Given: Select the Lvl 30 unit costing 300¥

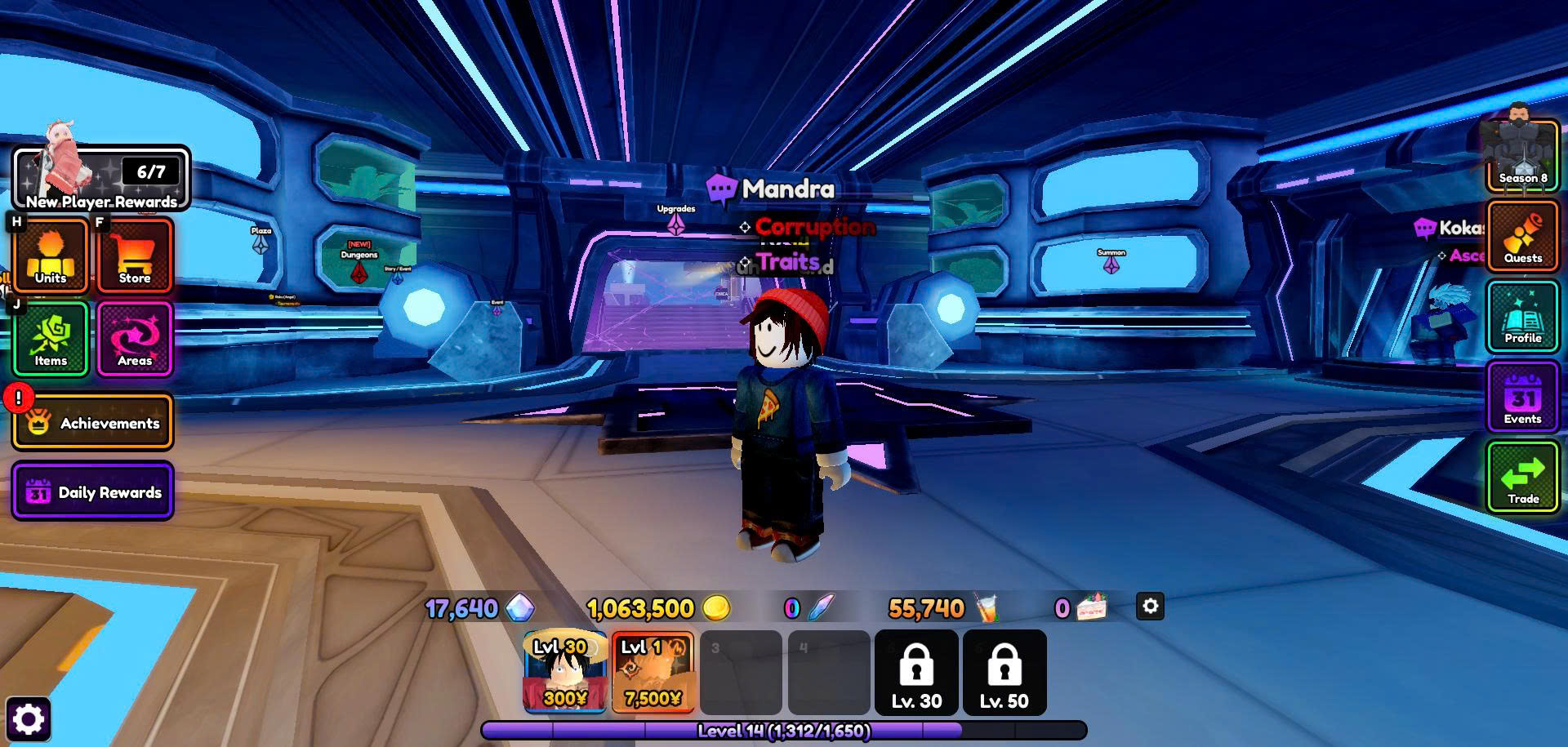Looking at the screenshot, I should [x=565, y=671].
